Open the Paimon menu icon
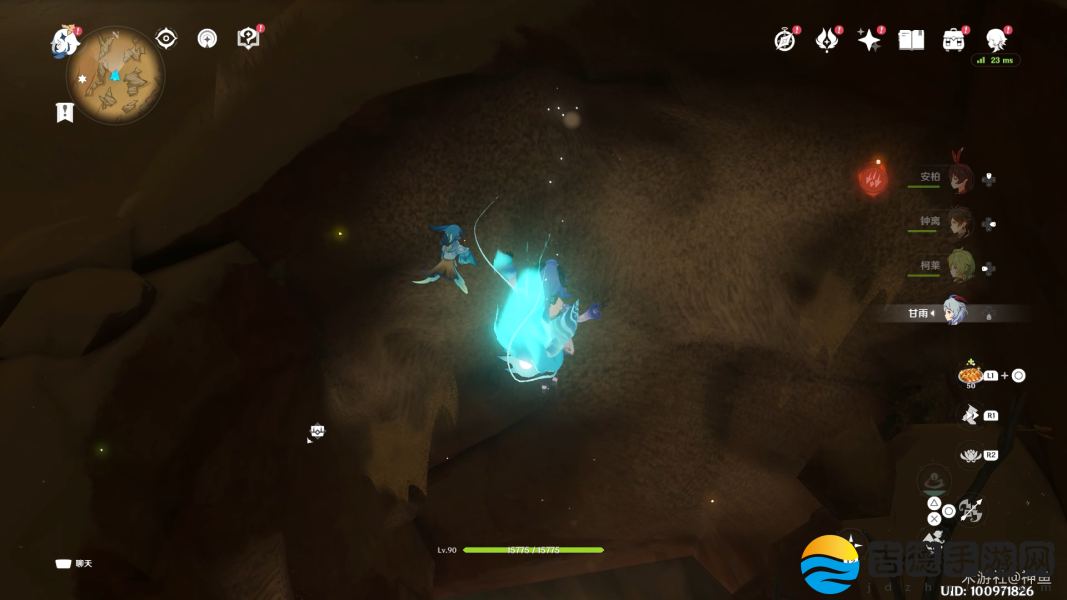Image resolution: width=1067 pixels, height=600 pixels. 64,41
